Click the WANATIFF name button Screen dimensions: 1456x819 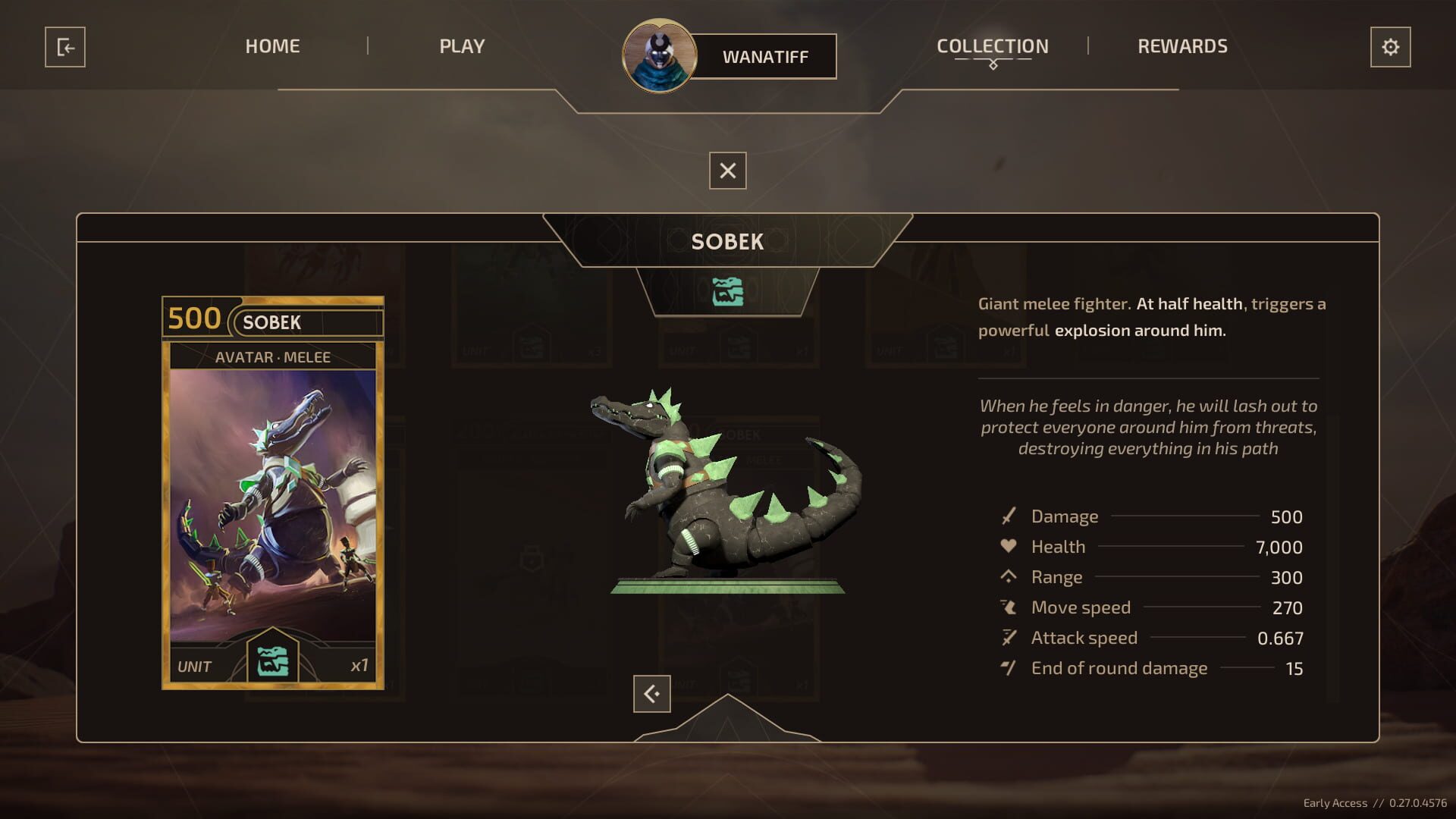click(x=767, y=56)
